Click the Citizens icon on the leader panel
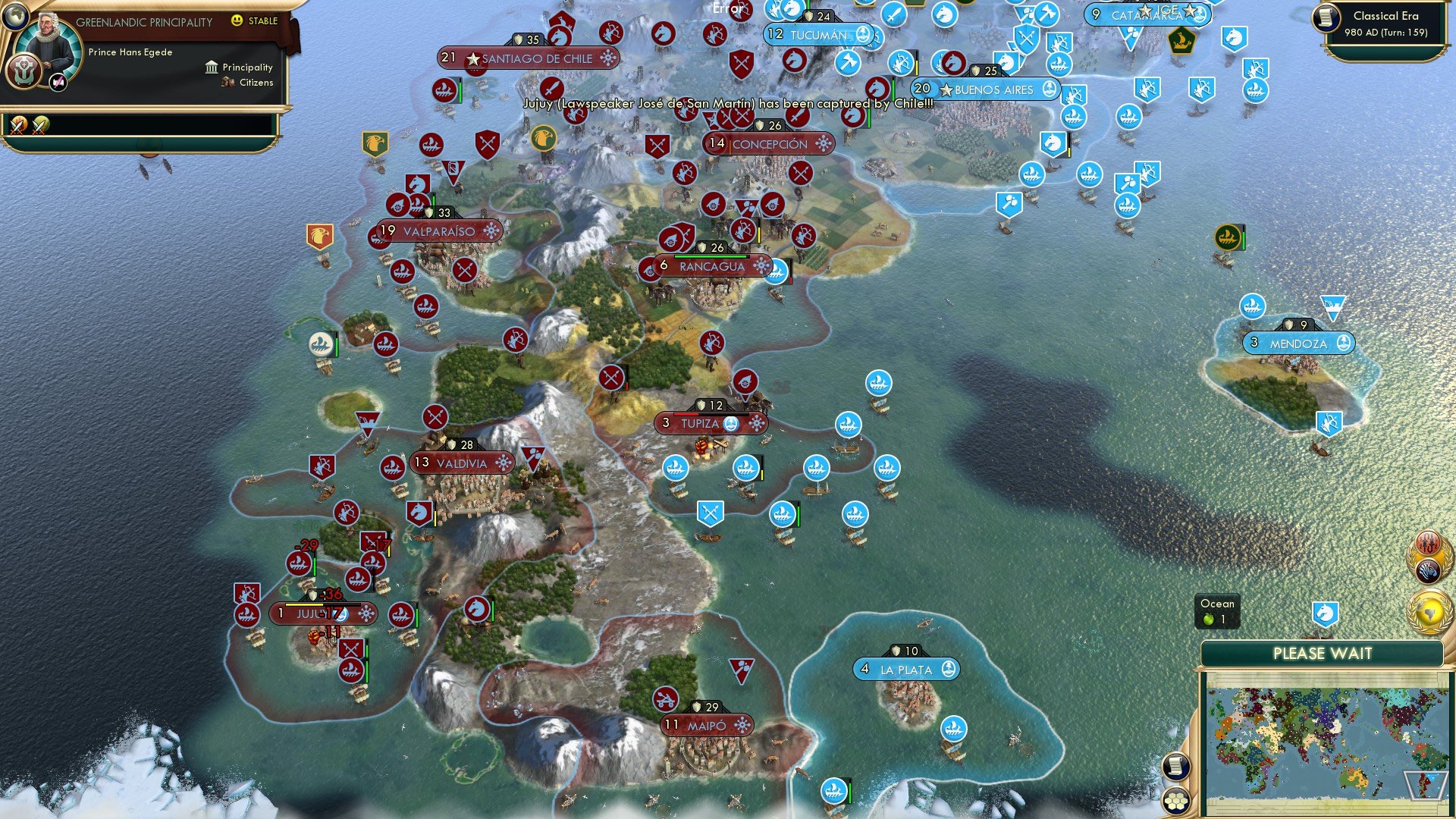This screenshot has width=1456, height=819. coord(227,83)
